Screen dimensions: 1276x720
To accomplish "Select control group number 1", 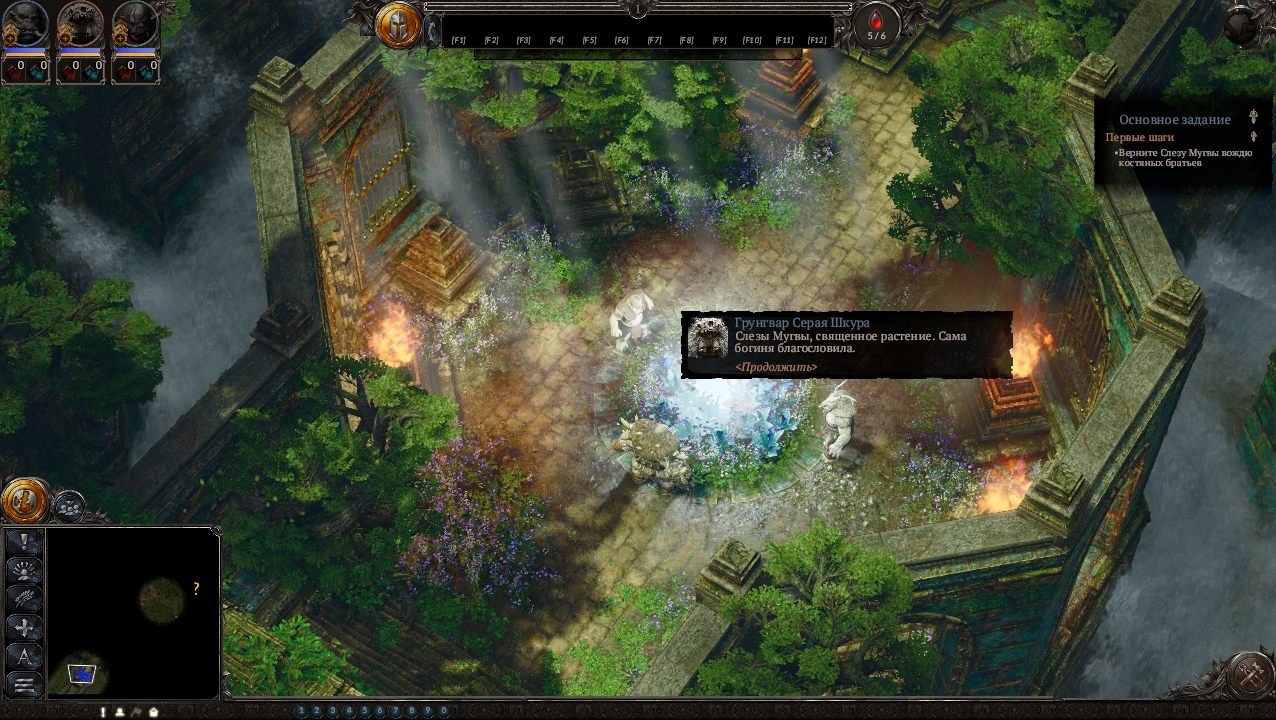I will pos(301,711).
